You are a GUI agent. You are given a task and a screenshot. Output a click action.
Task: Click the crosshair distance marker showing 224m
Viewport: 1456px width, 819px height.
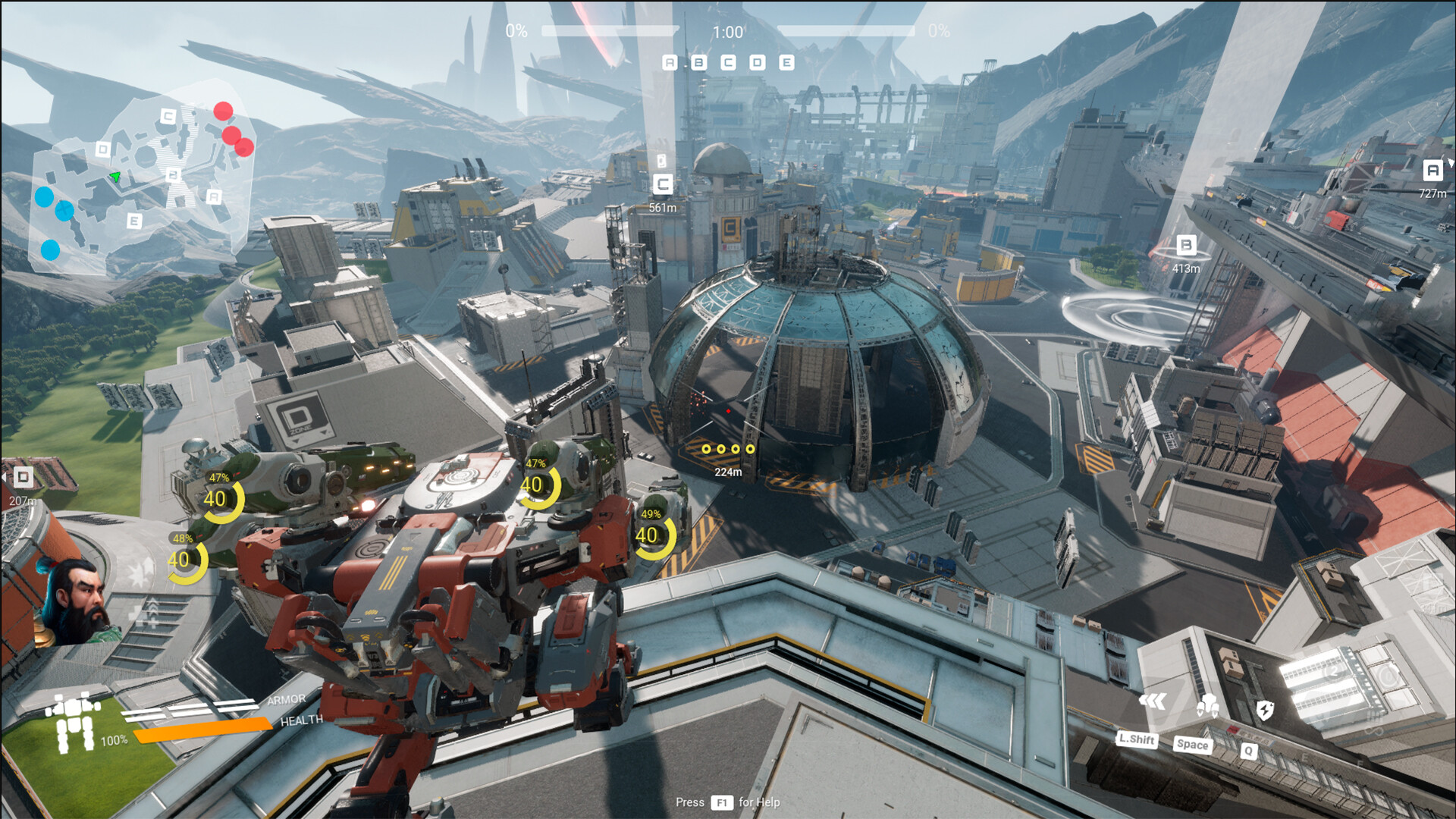728,470
